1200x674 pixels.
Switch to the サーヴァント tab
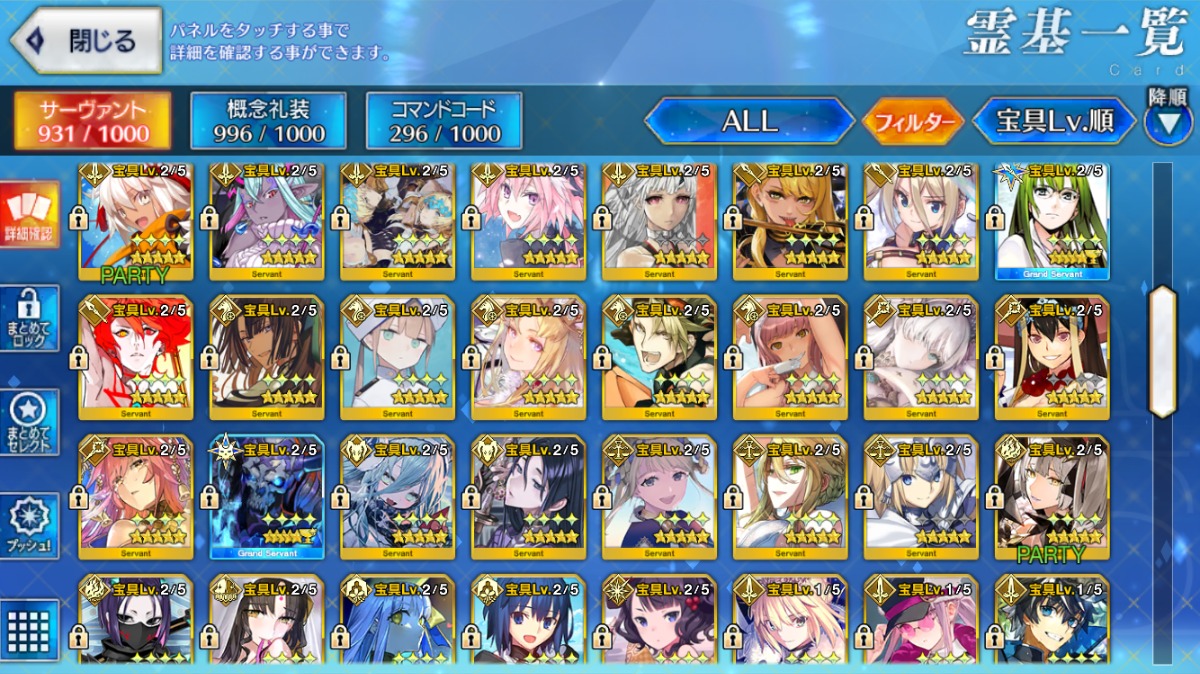tap(92, 121)
